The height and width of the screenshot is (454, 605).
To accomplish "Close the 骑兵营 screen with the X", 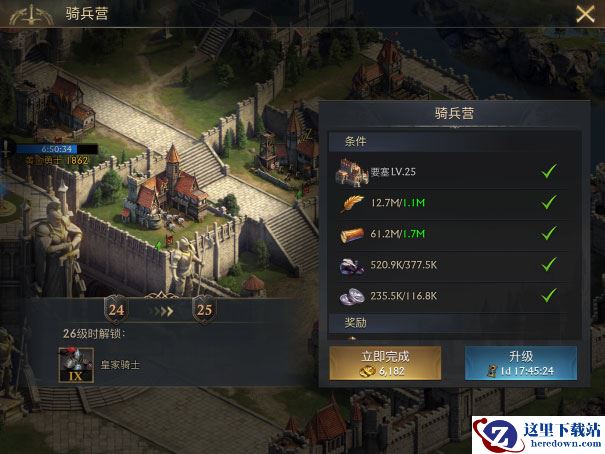I will [x=585, y=14].
